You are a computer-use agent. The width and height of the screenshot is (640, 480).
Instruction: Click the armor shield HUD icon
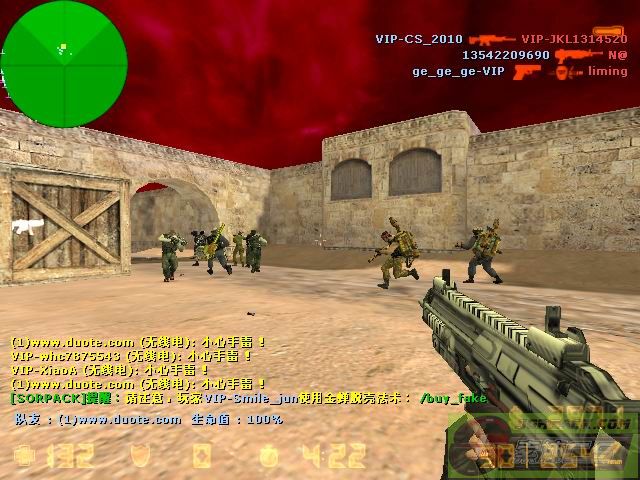142,457
